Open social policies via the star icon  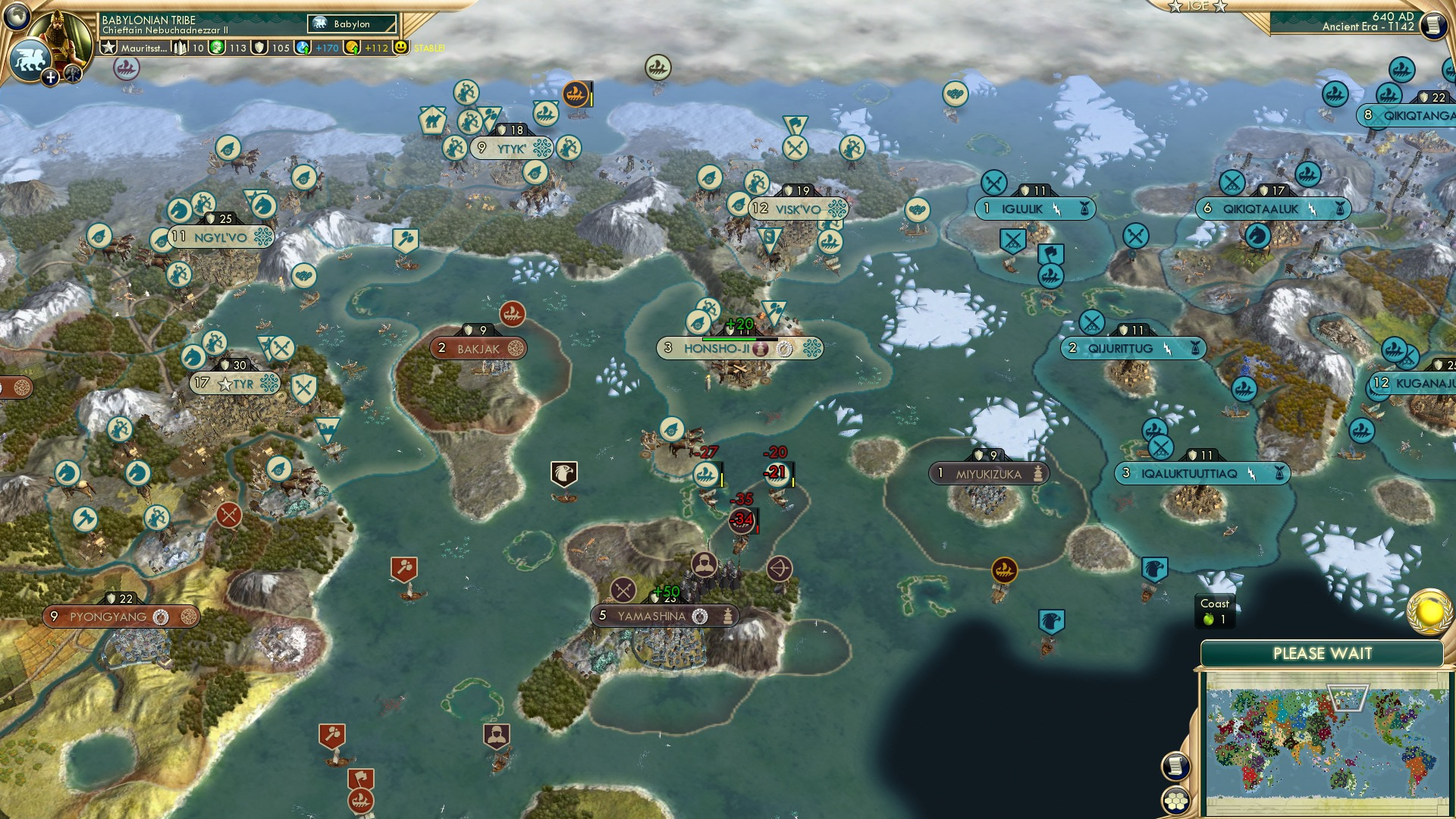[x=110, y=48]
